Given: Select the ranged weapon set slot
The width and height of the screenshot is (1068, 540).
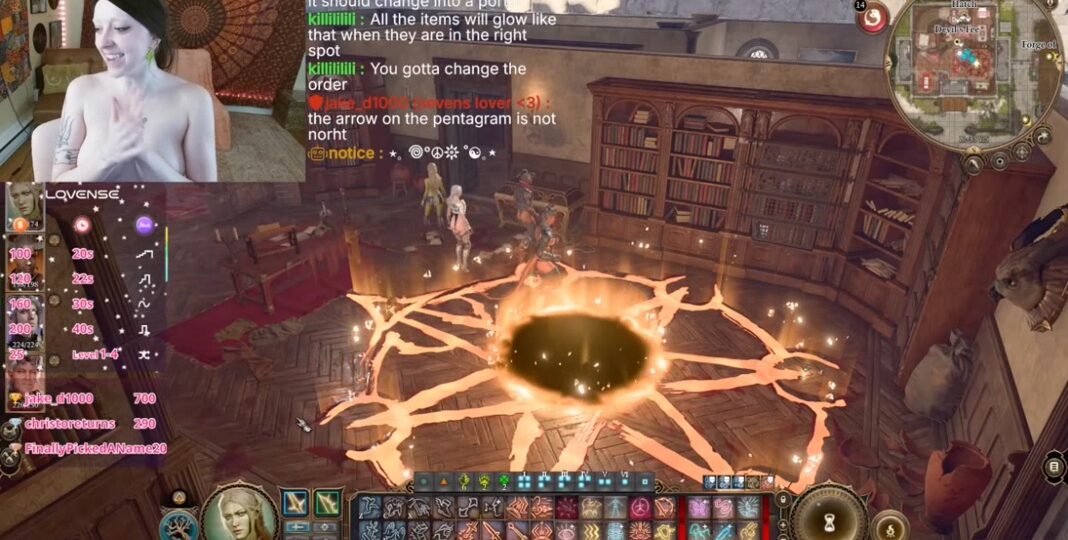Looking at the screenshot, I should pyautogui.click(x=328, y=502).
